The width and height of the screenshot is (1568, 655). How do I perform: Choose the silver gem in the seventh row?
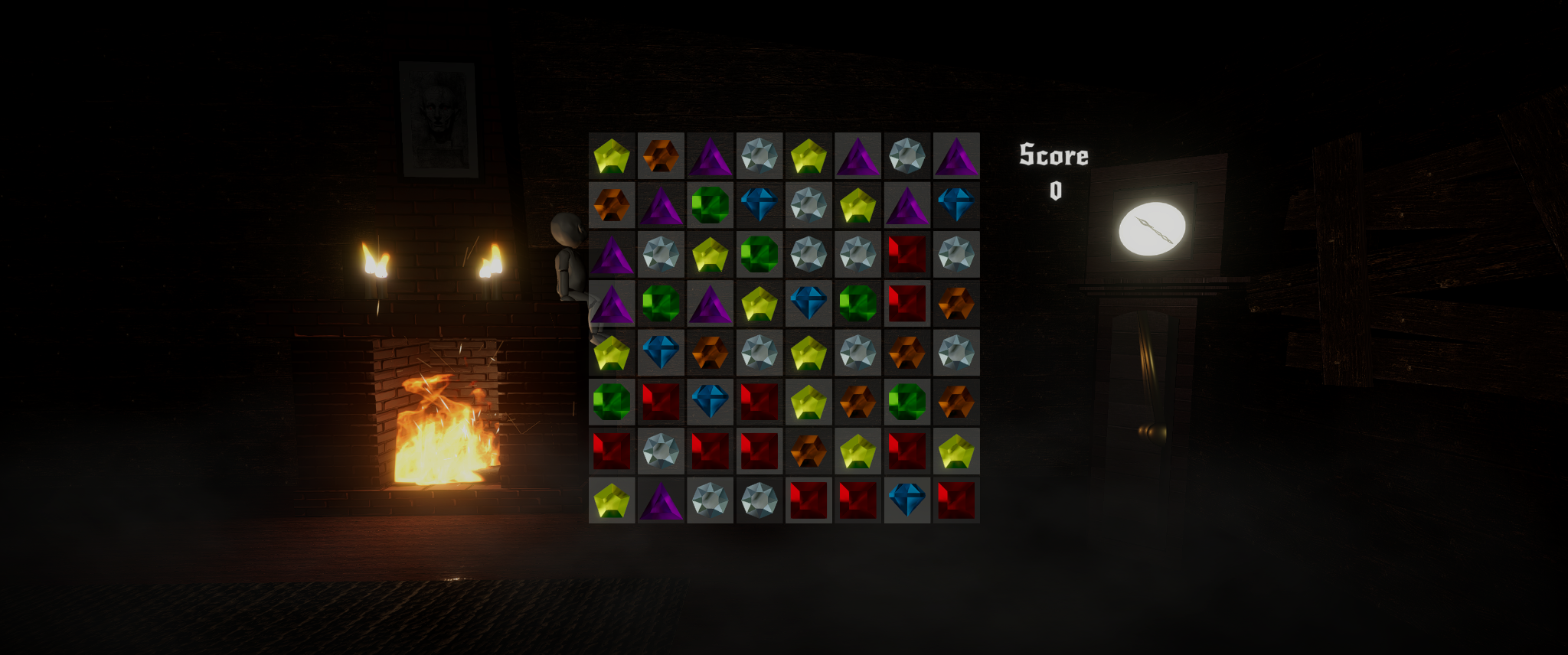(x=661, y=451)
